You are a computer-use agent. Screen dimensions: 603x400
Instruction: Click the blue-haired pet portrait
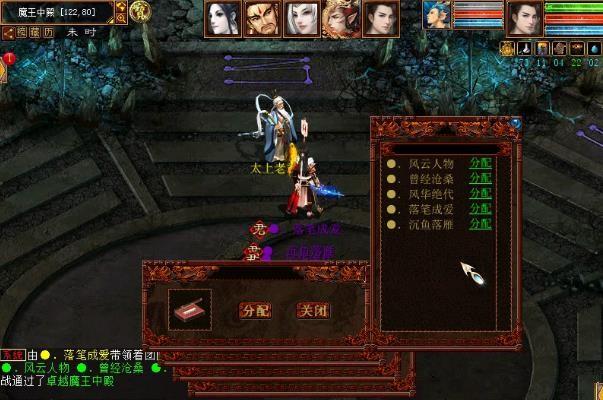point(436,15)
